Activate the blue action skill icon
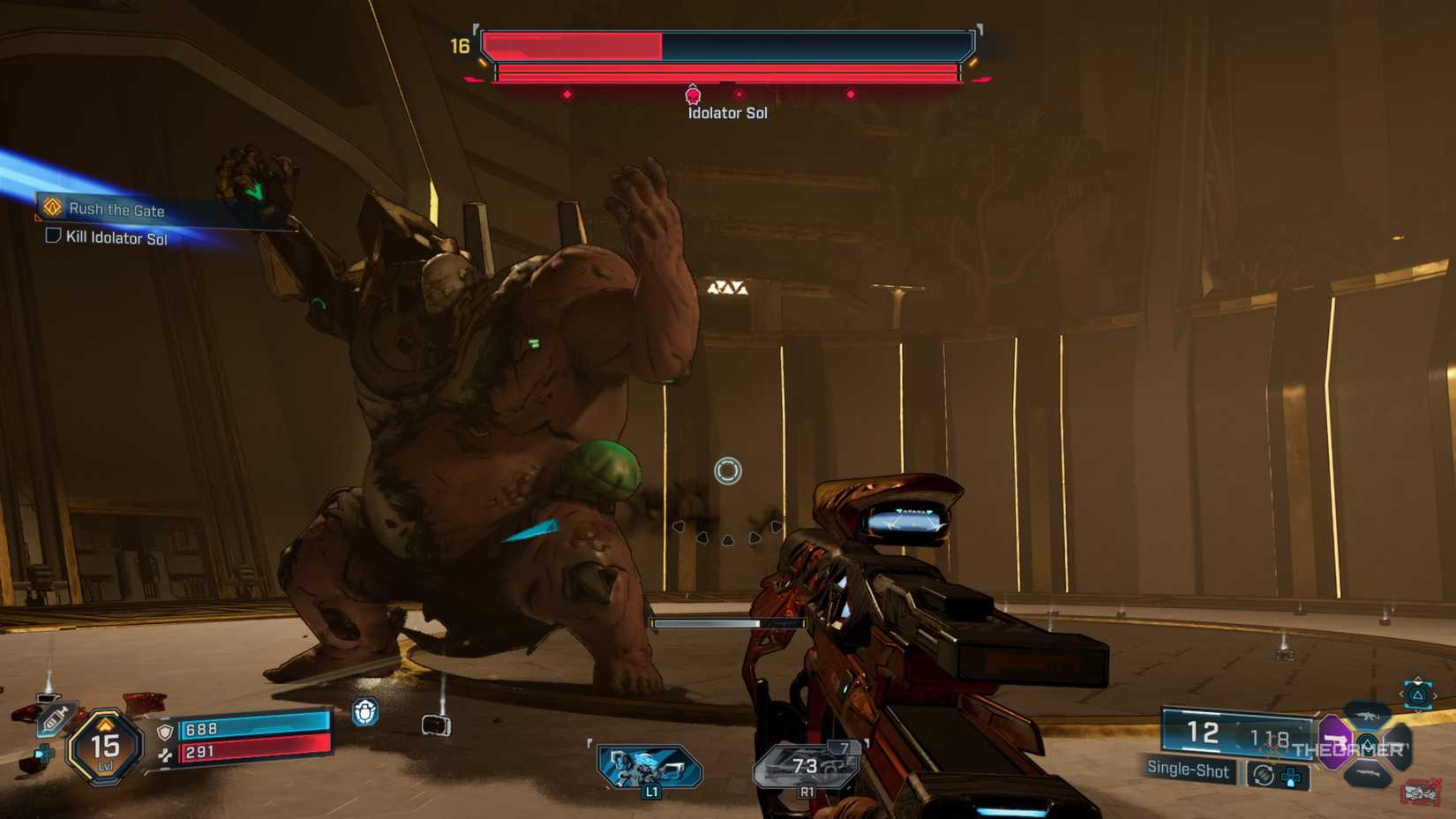This screenshot has height=819, width=1456. (649, 766)
